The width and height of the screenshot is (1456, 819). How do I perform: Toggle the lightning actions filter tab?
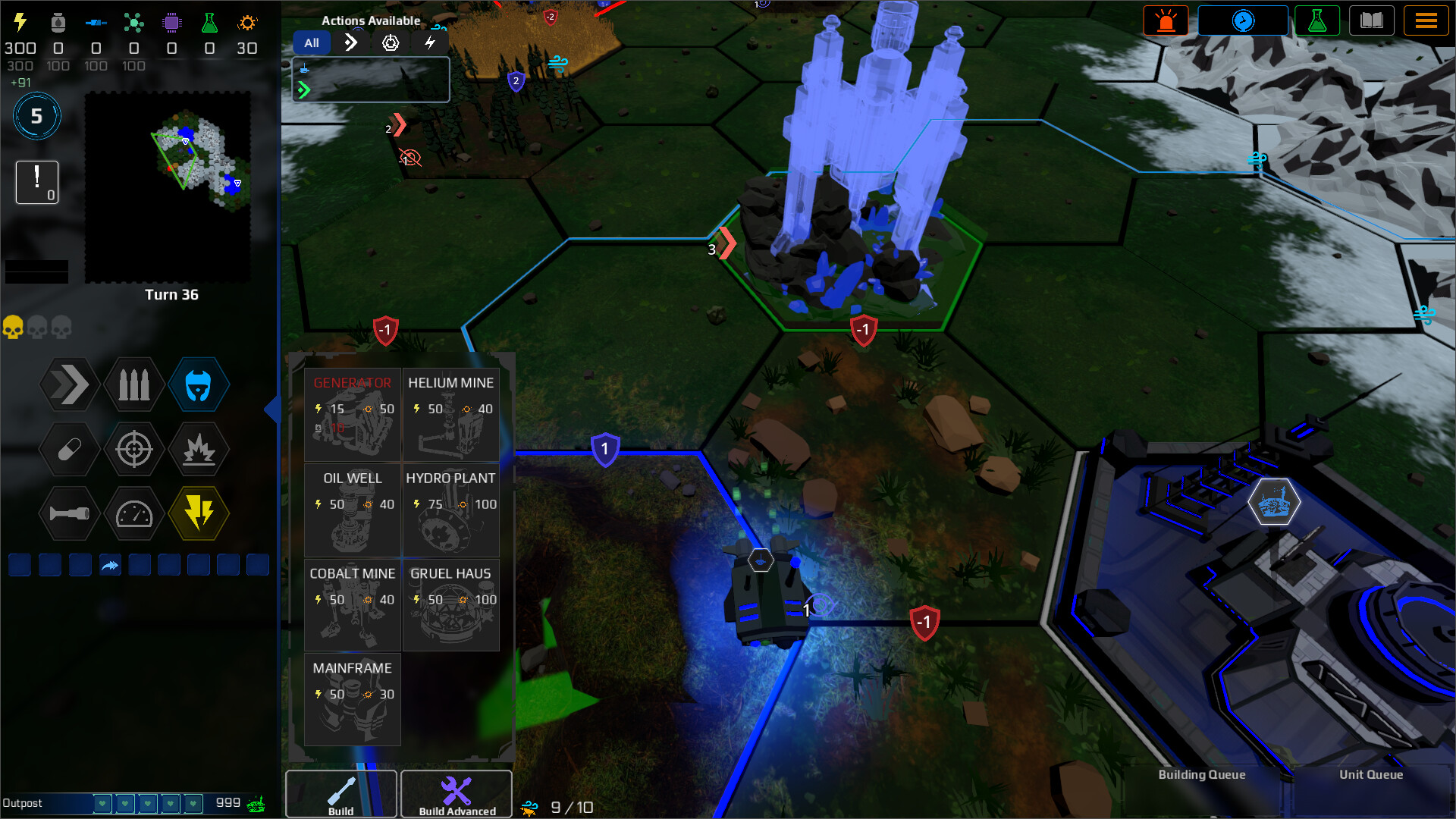point(430,43)
